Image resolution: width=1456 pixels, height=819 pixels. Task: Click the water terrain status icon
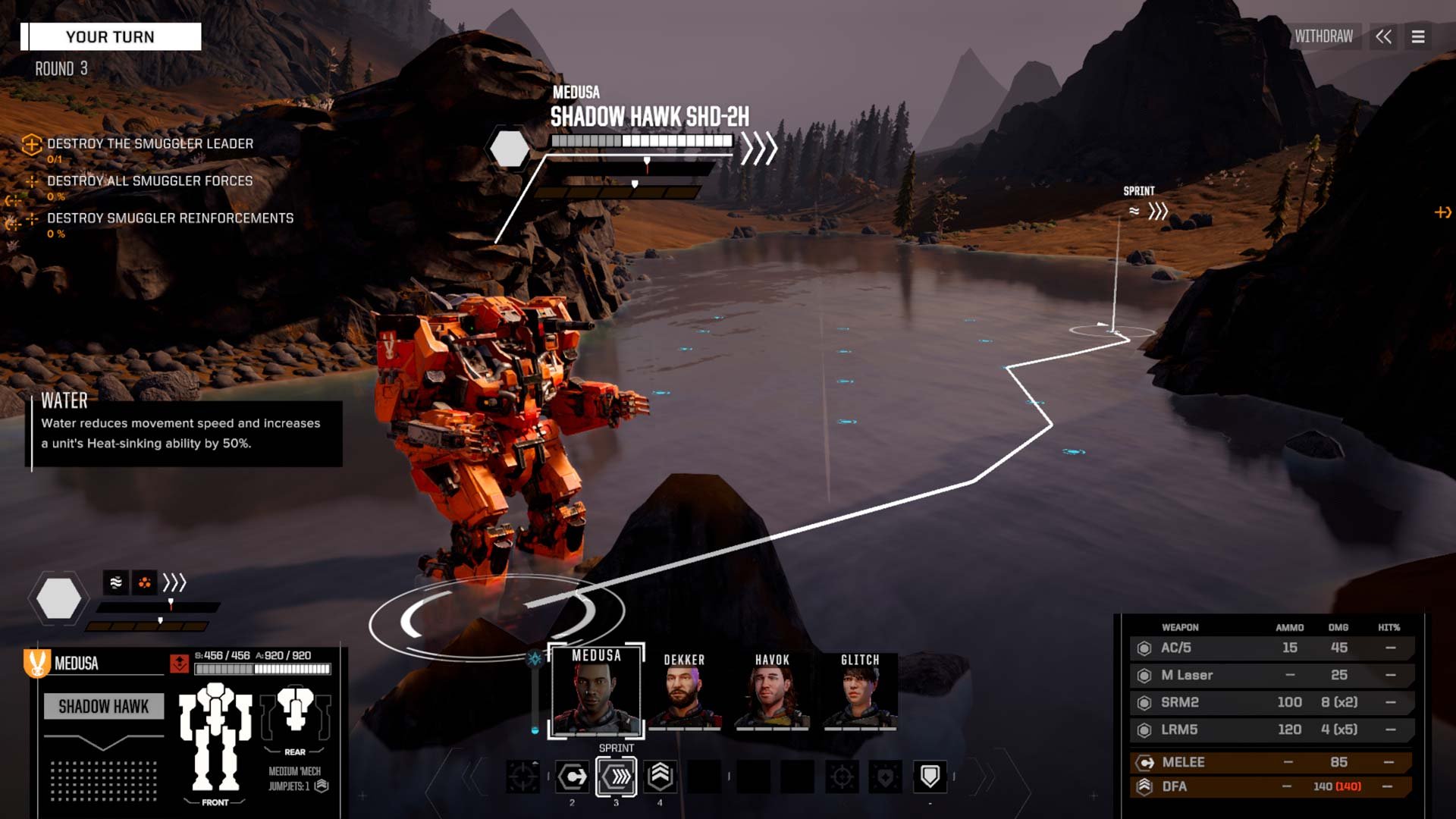point(115,582)
